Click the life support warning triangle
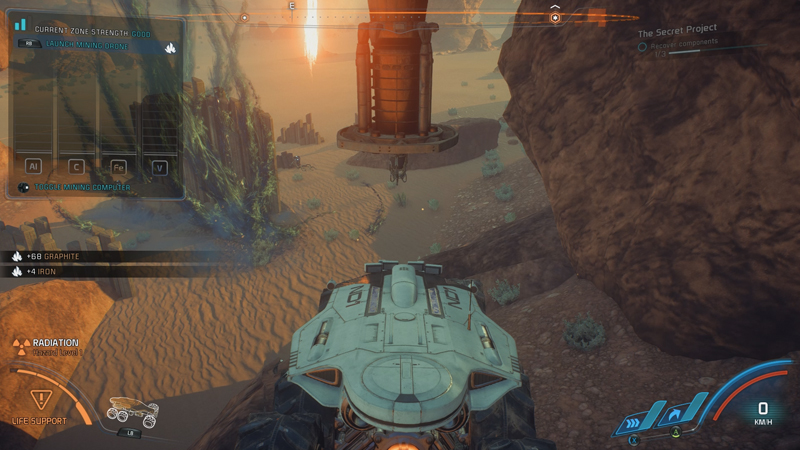The image size is (800, 450). click(x=42, y=399)
